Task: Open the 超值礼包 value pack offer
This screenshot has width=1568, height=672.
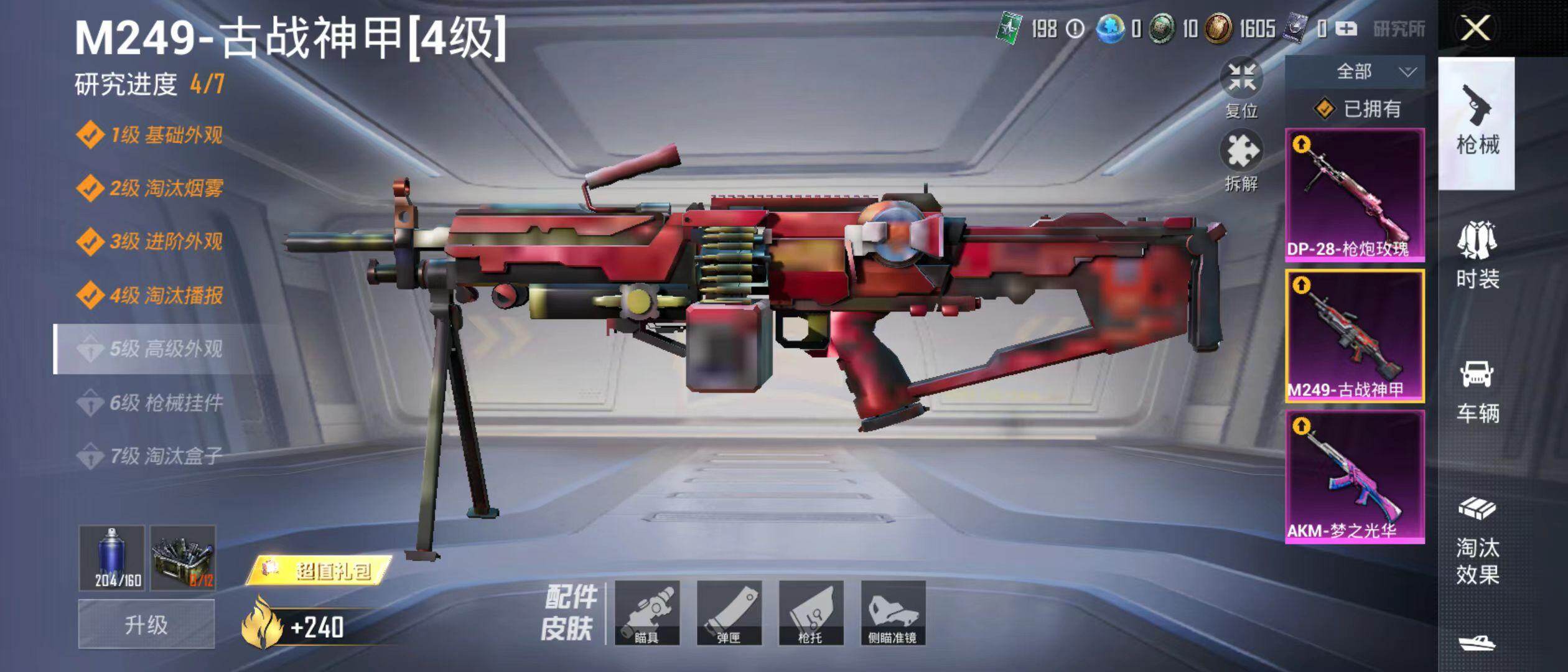Action: coord(320,570)
